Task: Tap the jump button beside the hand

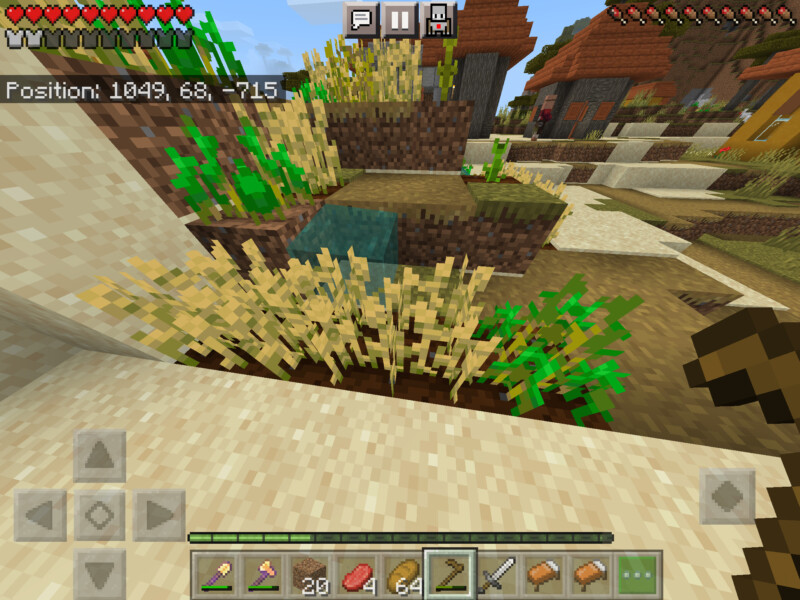Action: click(x=727, y=496)
